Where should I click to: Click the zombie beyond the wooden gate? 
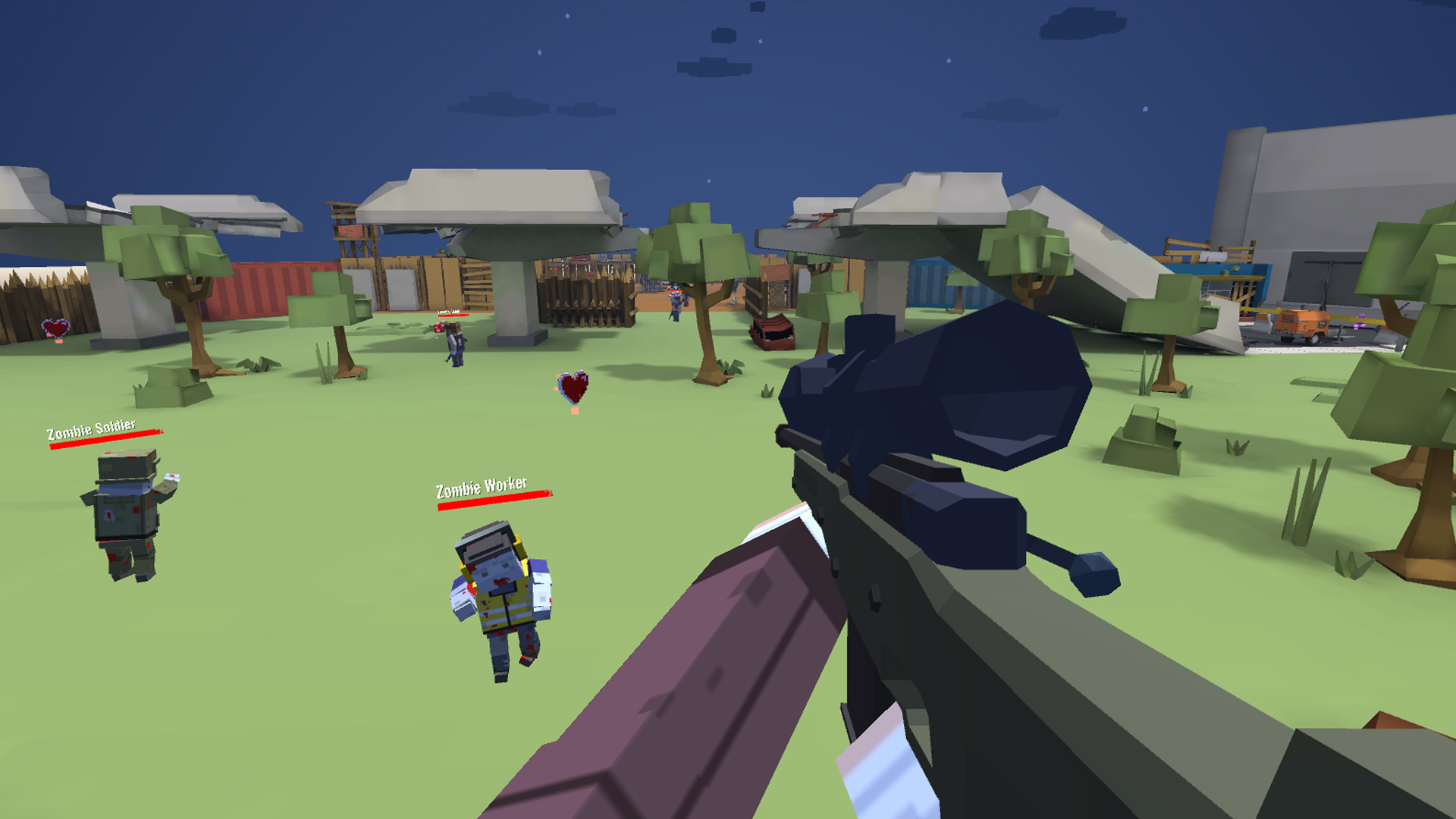(673, 303)
